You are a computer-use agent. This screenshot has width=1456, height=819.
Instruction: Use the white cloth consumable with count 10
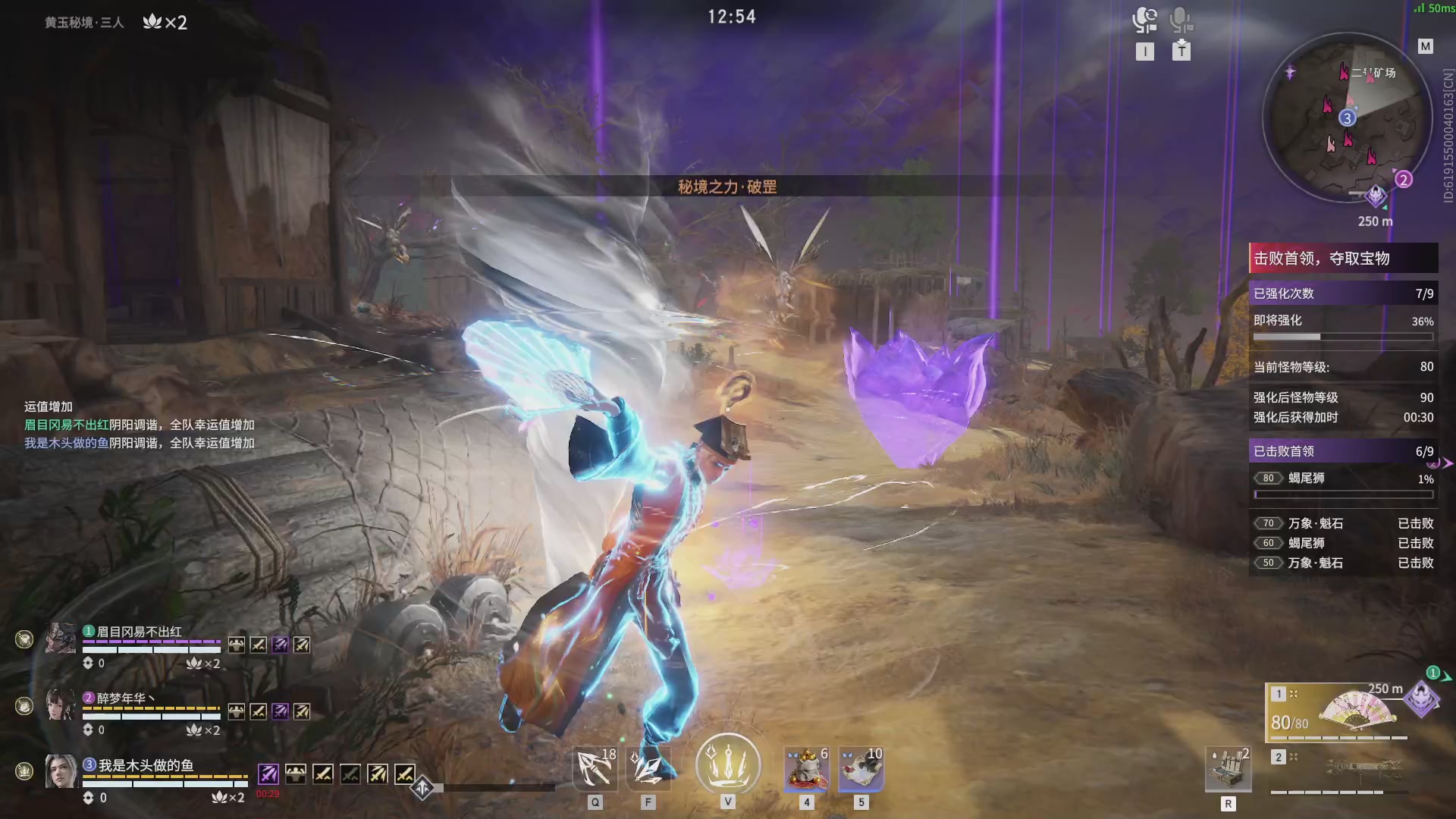861,768
